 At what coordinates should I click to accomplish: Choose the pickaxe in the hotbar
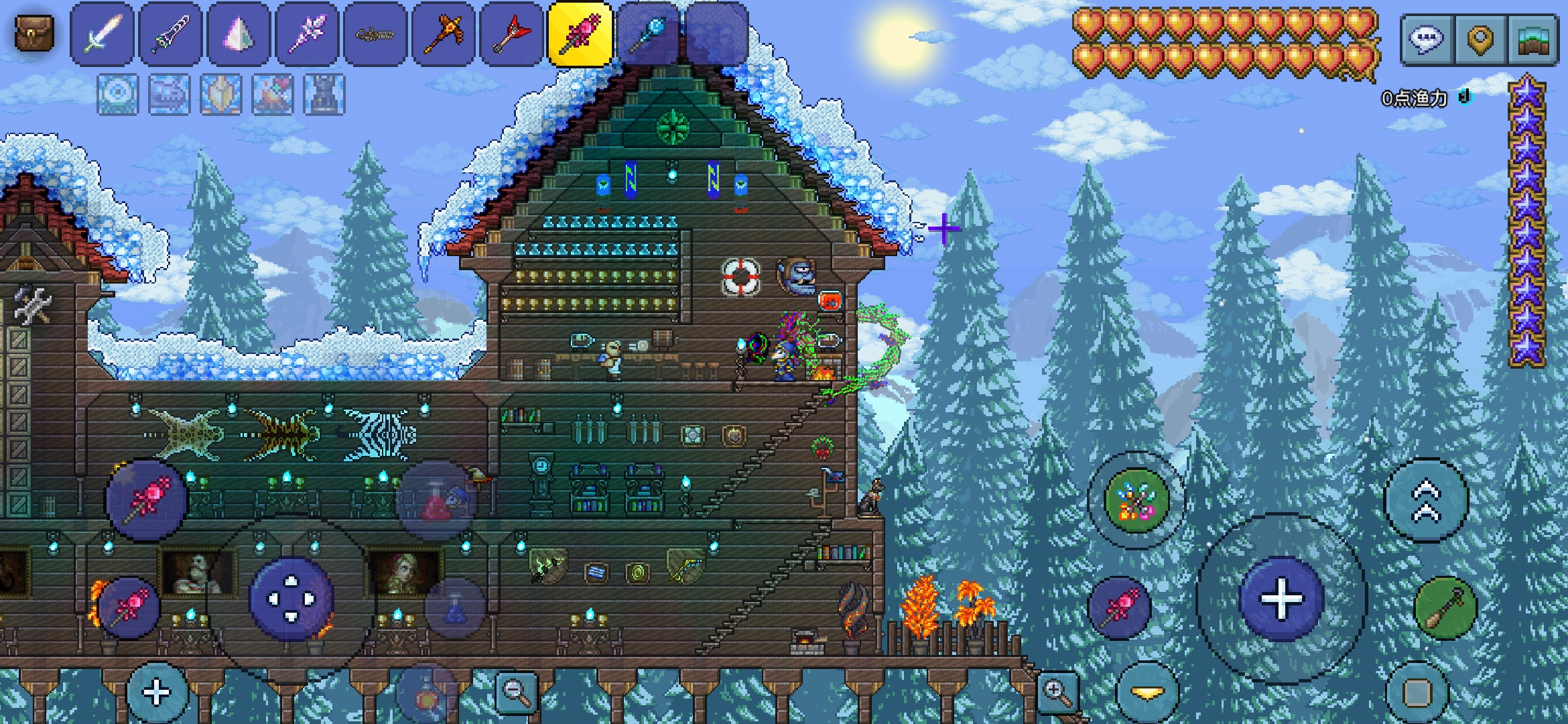[444, 34]
